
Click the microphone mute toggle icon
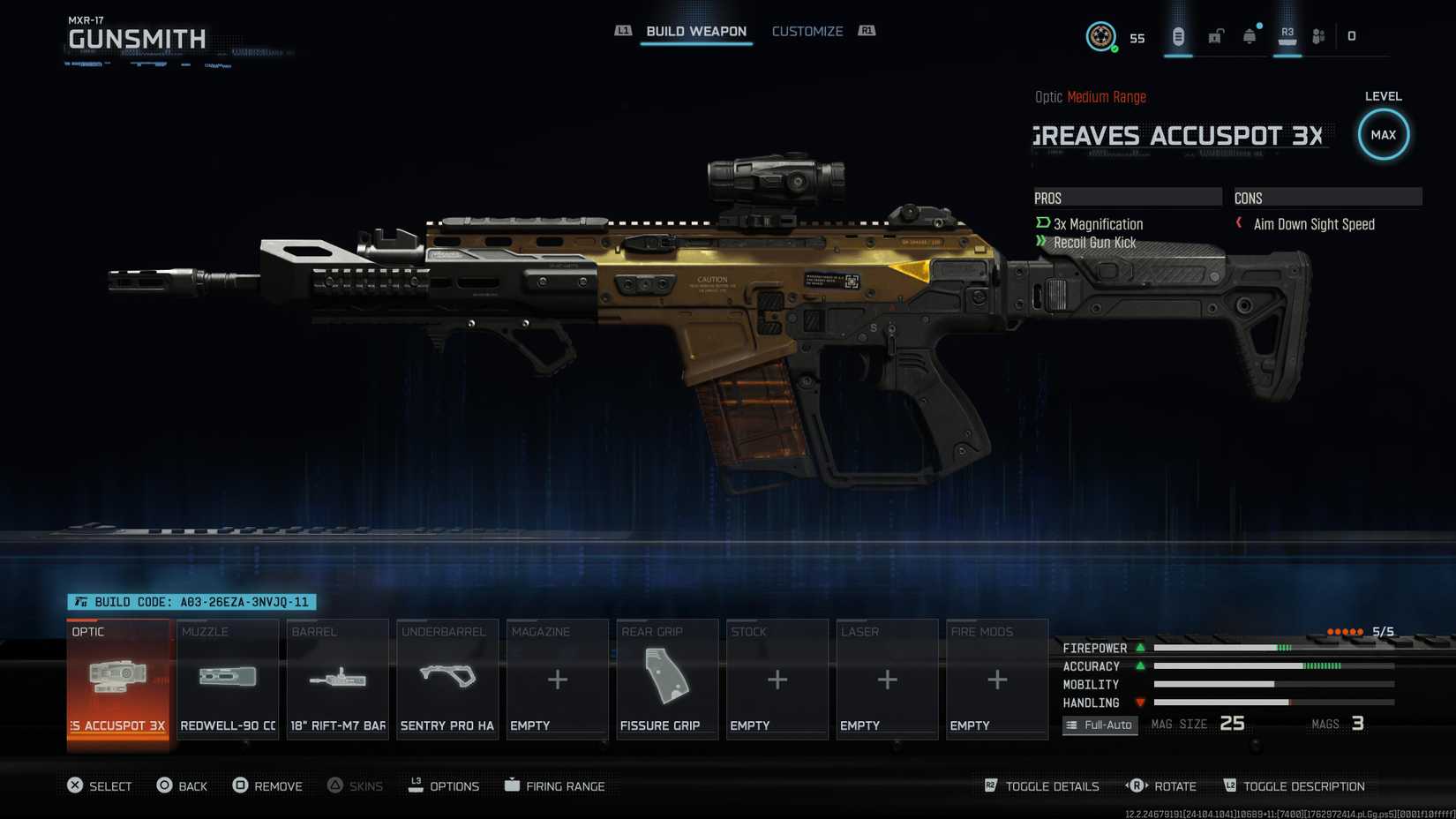[1177, 35]
